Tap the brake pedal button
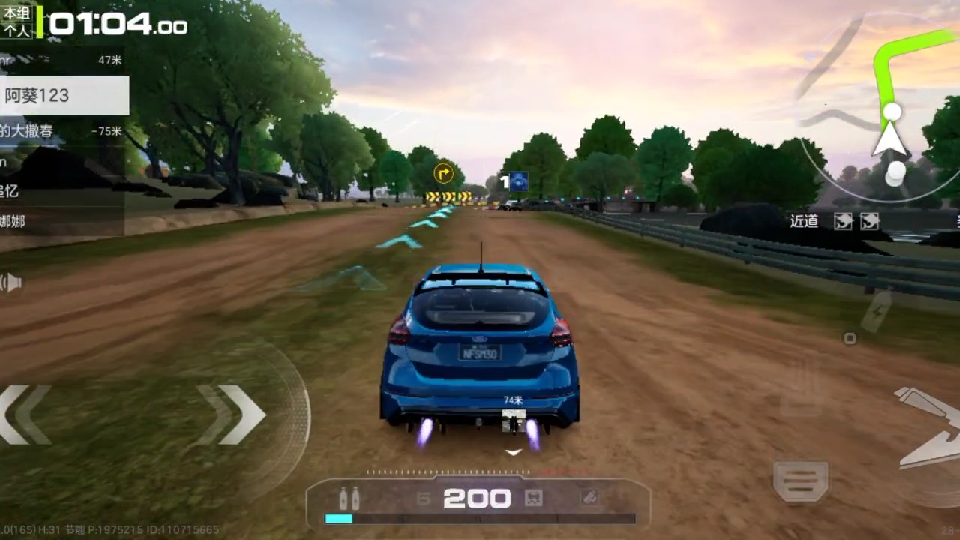Screen dimensions: 960x540 [800, 480]
